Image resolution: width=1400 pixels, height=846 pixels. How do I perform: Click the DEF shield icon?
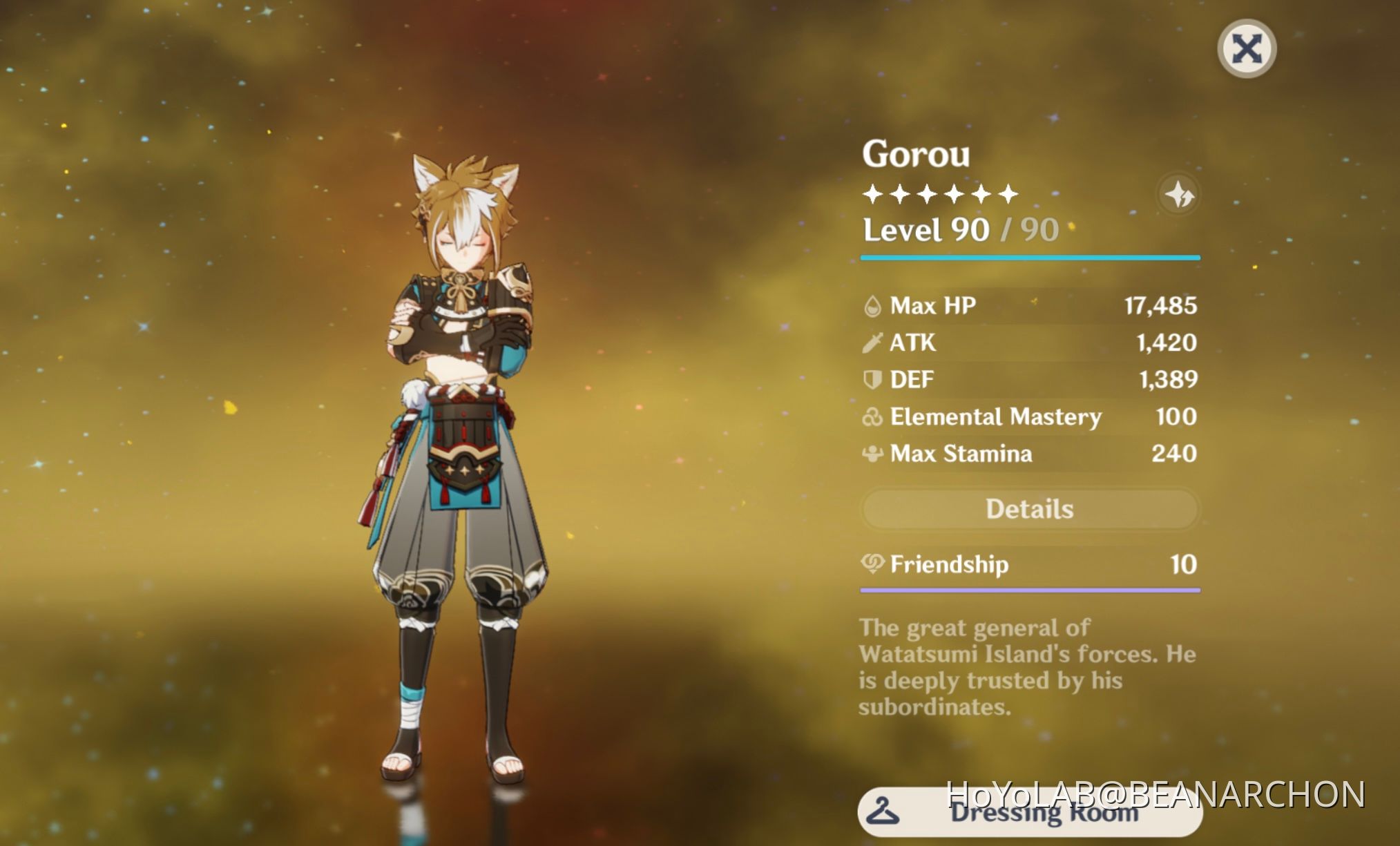872,379
